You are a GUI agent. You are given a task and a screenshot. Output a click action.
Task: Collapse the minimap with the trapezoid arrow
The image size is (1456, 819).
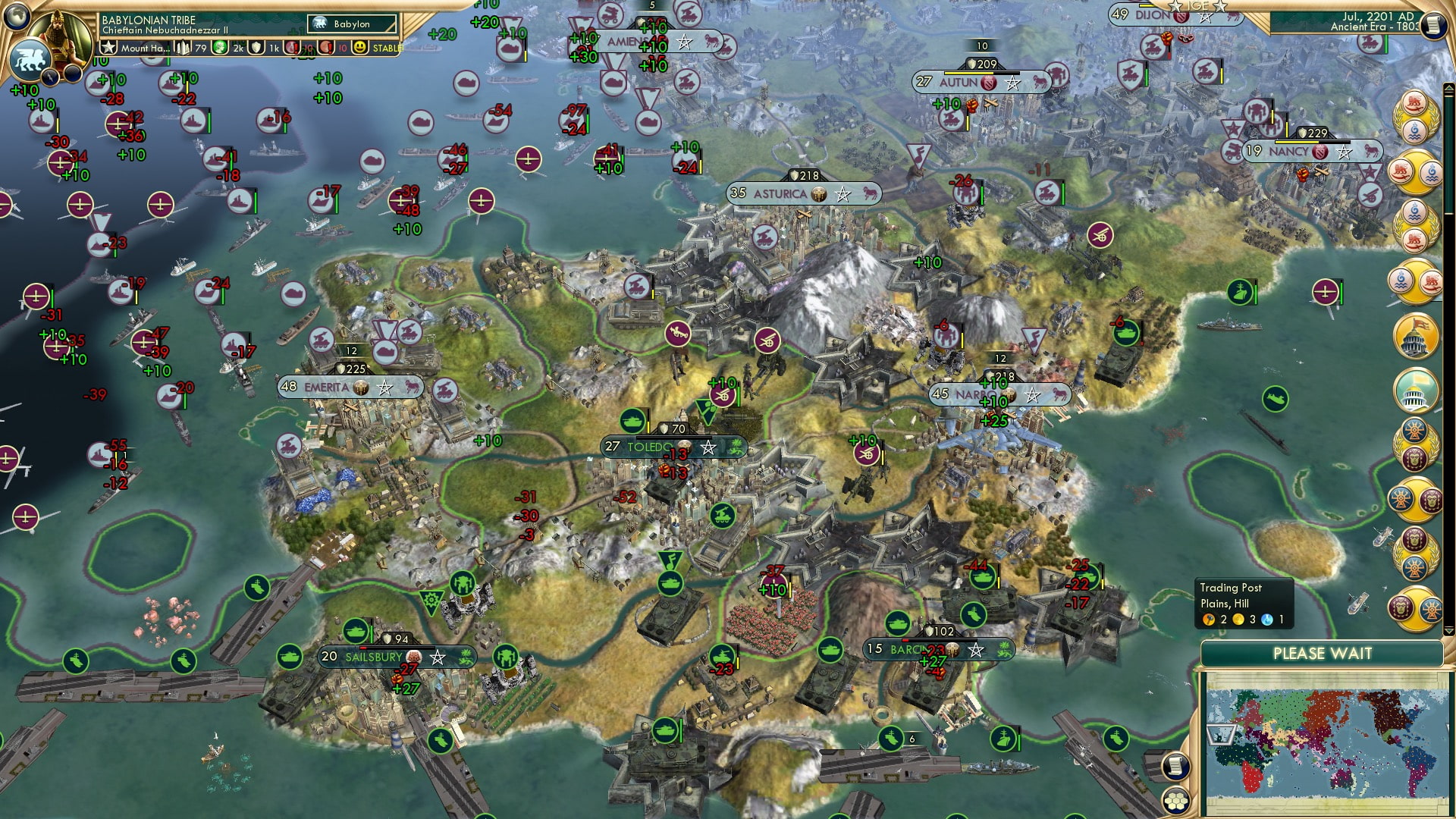(x=1221, y=736)
